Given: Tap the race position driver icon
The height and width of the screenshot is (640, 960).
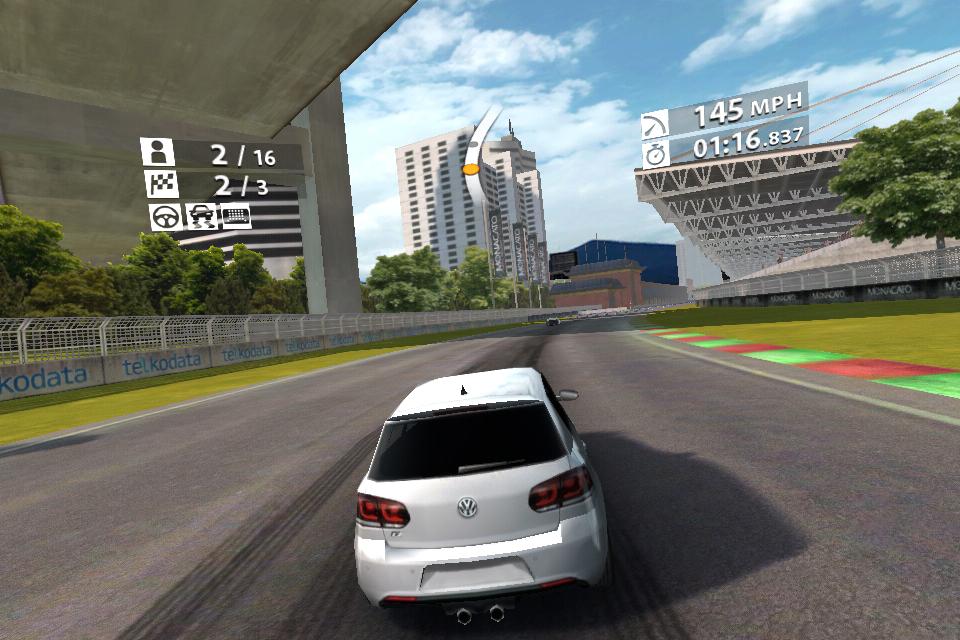Looking at the screenshot, I should click(x=157, y=152).
